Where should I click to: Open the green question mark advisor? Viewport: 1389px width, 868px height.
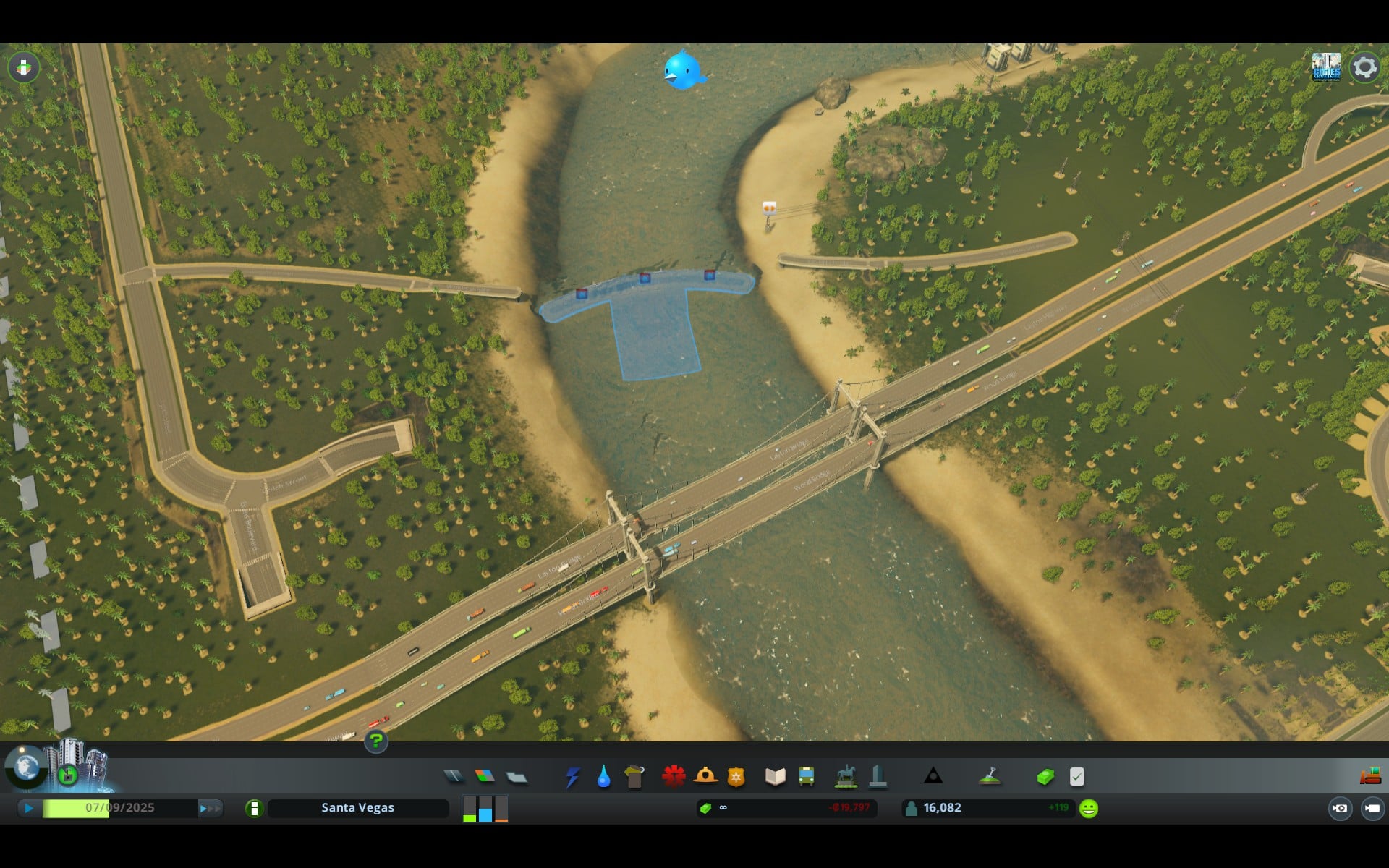click(x=376, y=741)
